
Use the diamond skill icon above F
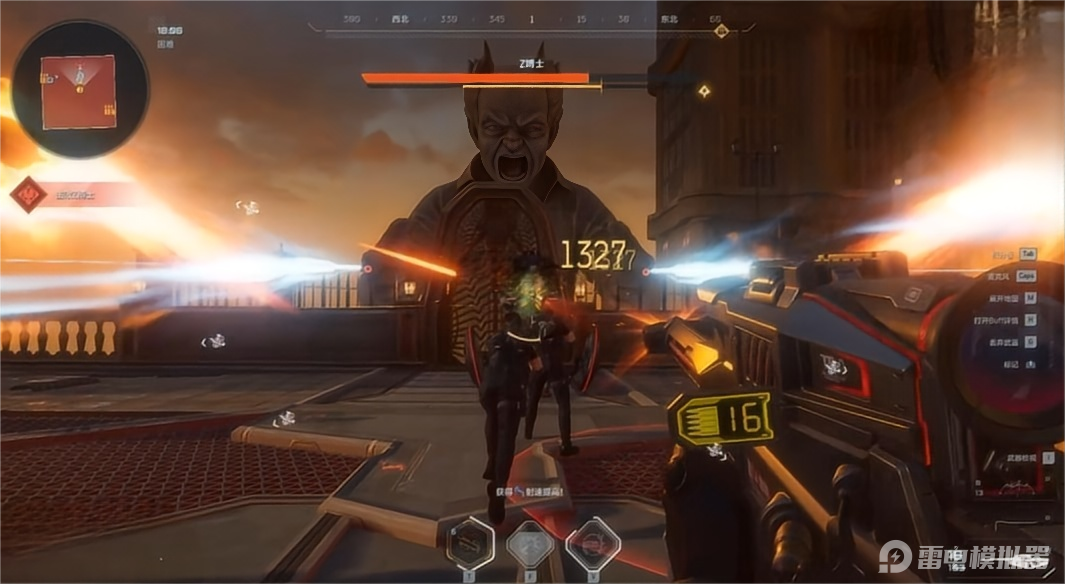(x=531, y=545)
